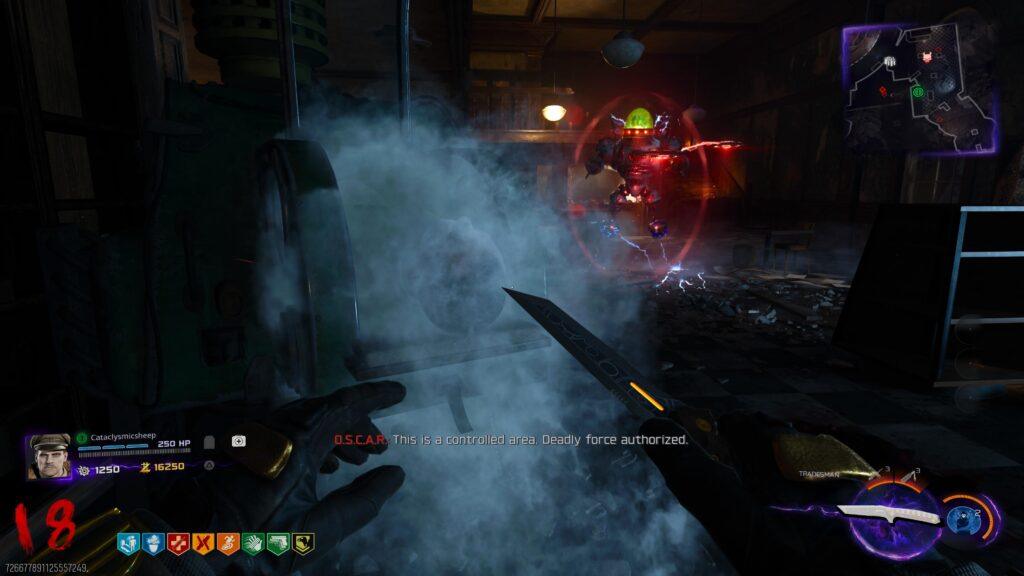Select the Cataclysmicsheep player name
This screenshot has height=576, width=1024.
[x=123, y=437]
